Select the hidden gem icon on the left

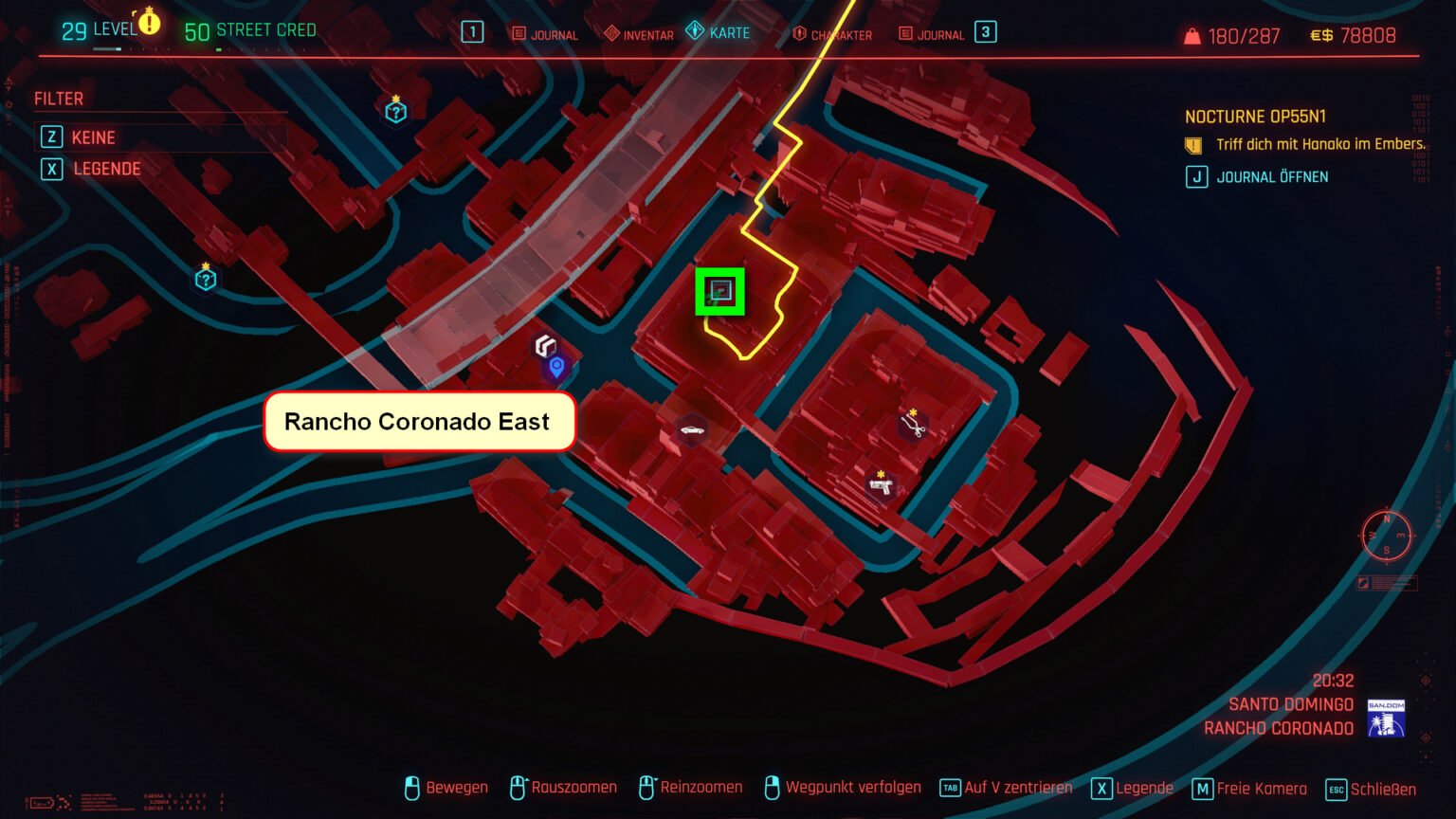pyautogui.click(x=204, y=278)
